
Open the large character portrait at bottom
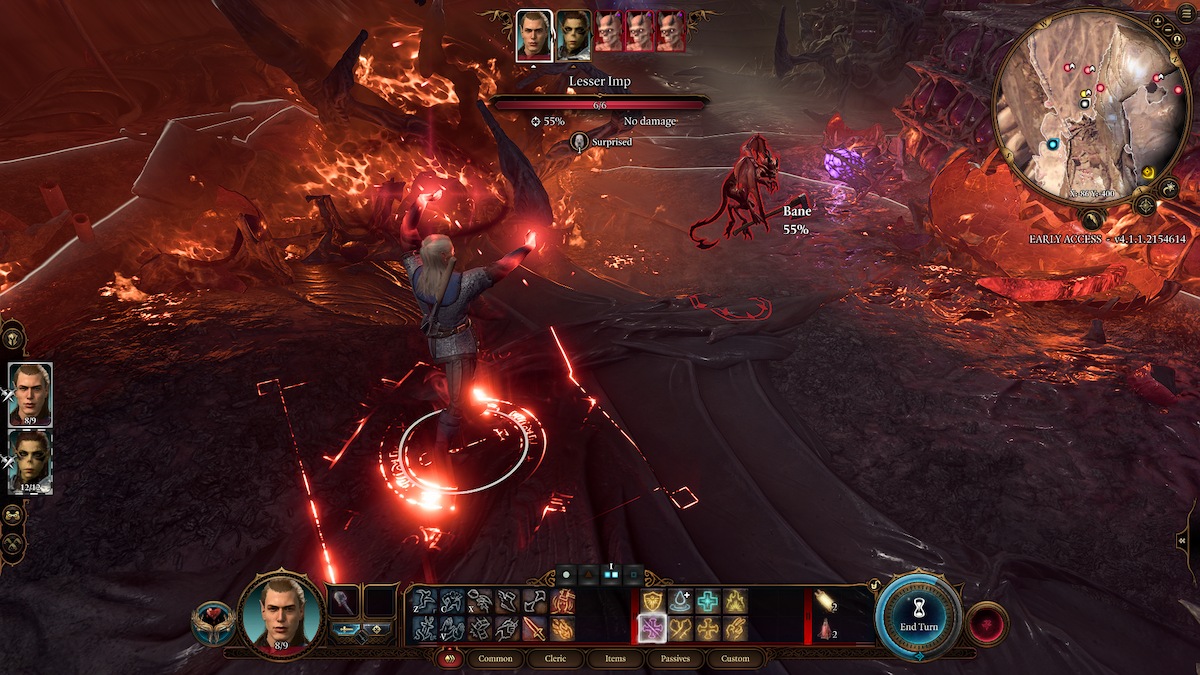tap(281, 613)
